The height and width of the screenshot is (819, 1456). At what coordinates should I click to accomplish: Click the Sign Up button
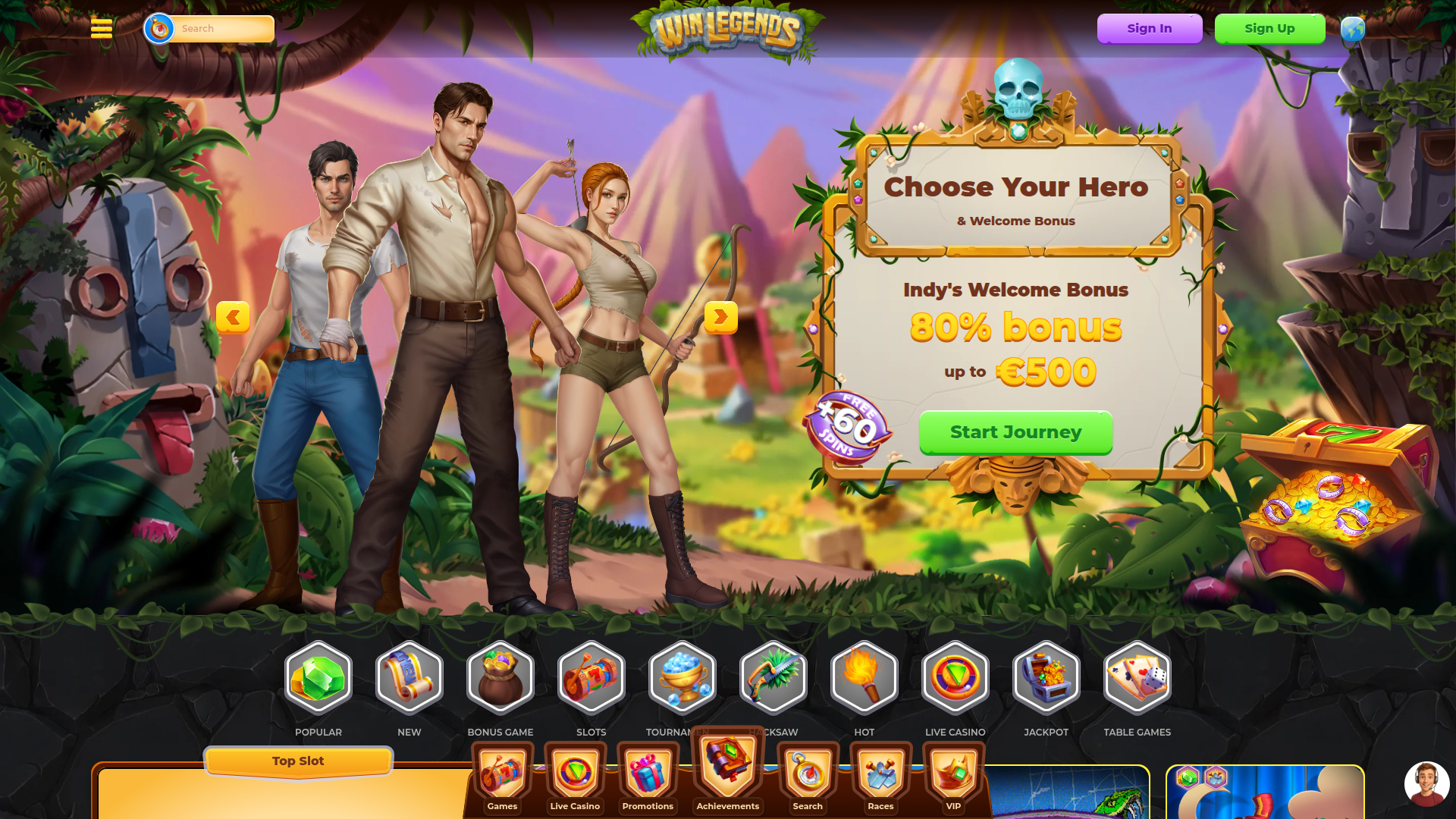tap(1269, 28)
